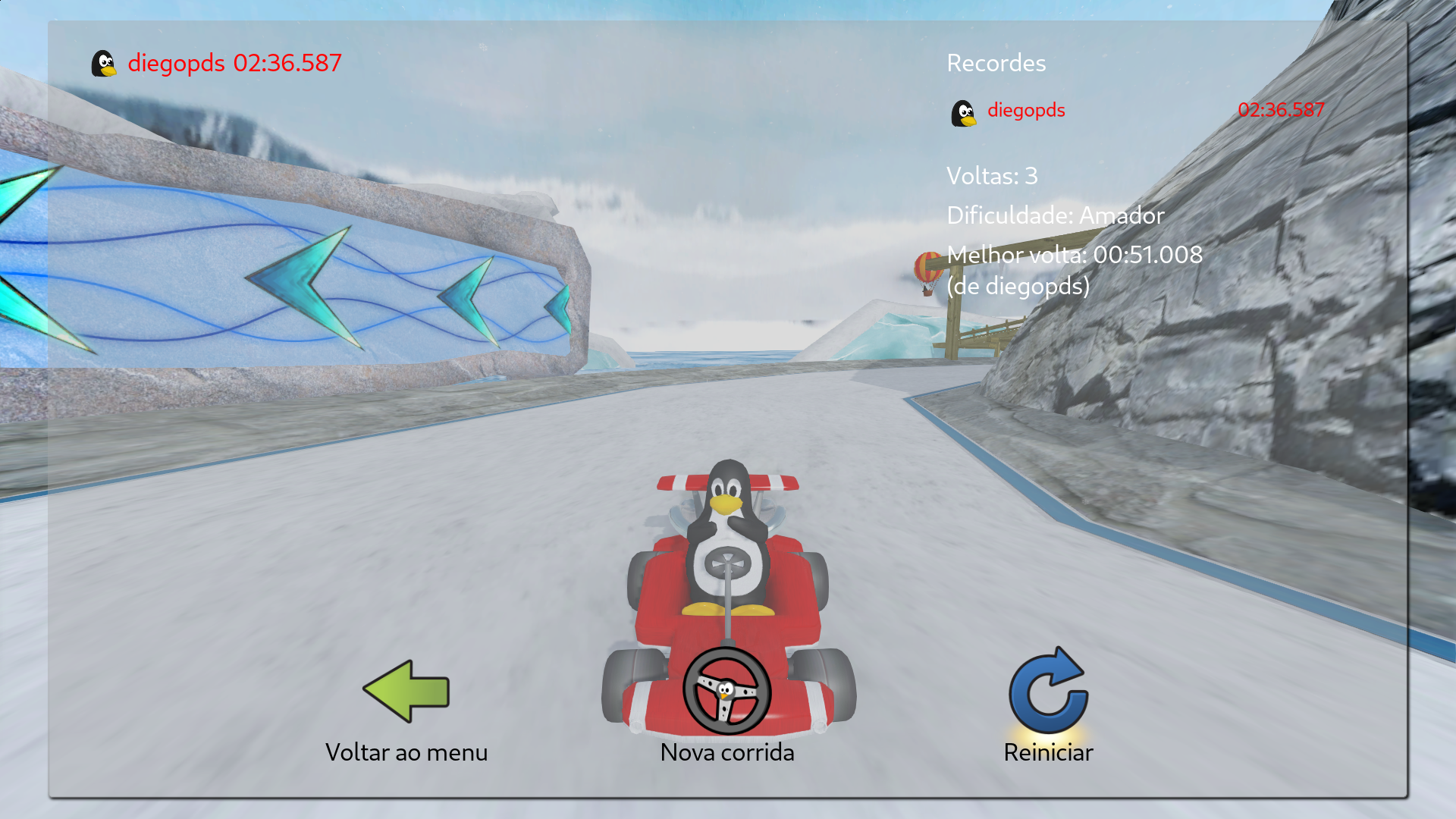Screen dimensions: 1456x819
Task: Select the Melhor volta 00:51.008 entry
Action: click(x=1074, y=255)
